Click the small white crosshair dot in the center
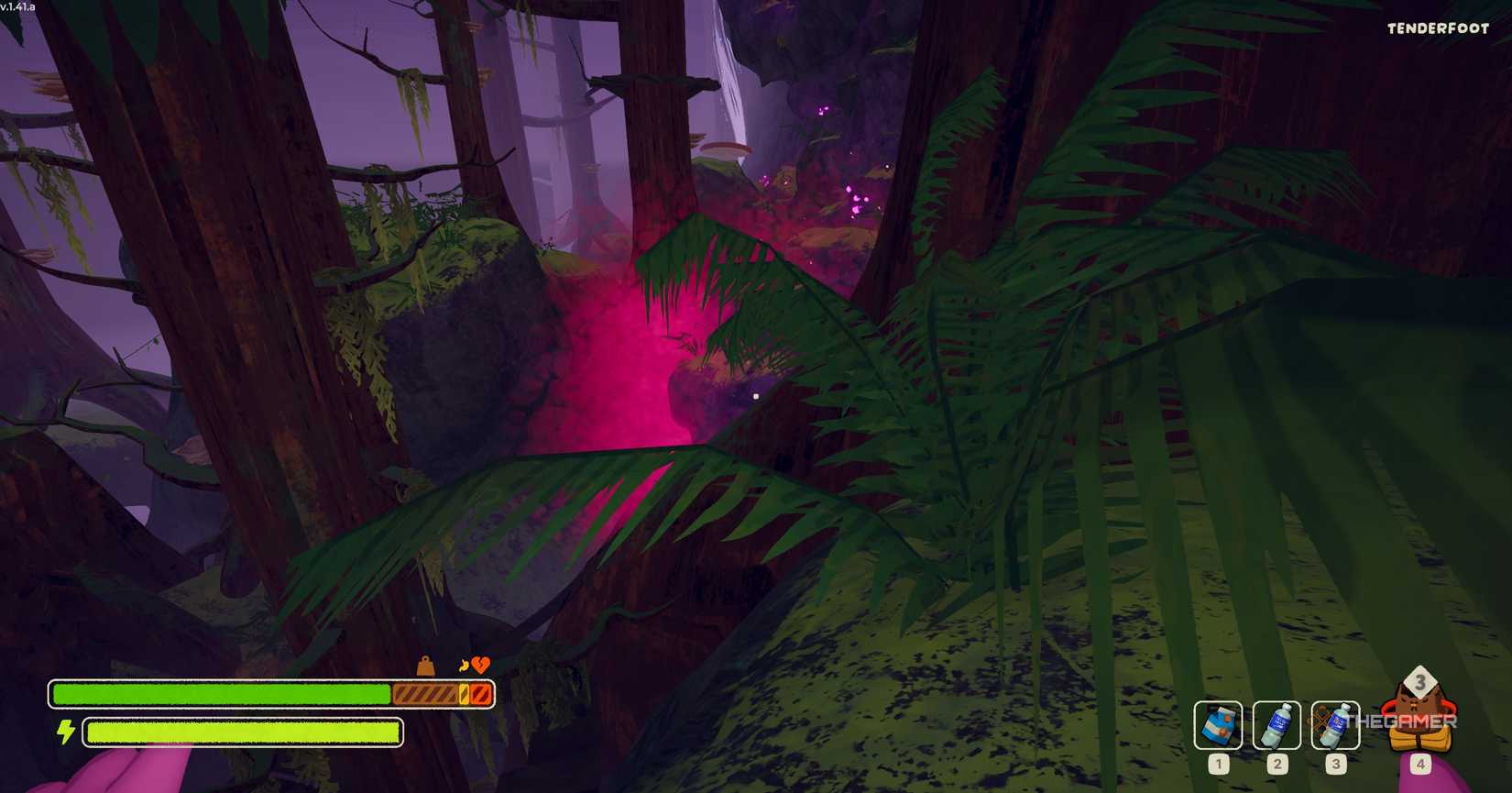The height and width of the screenshot is (793, 1512). point(755,395)
